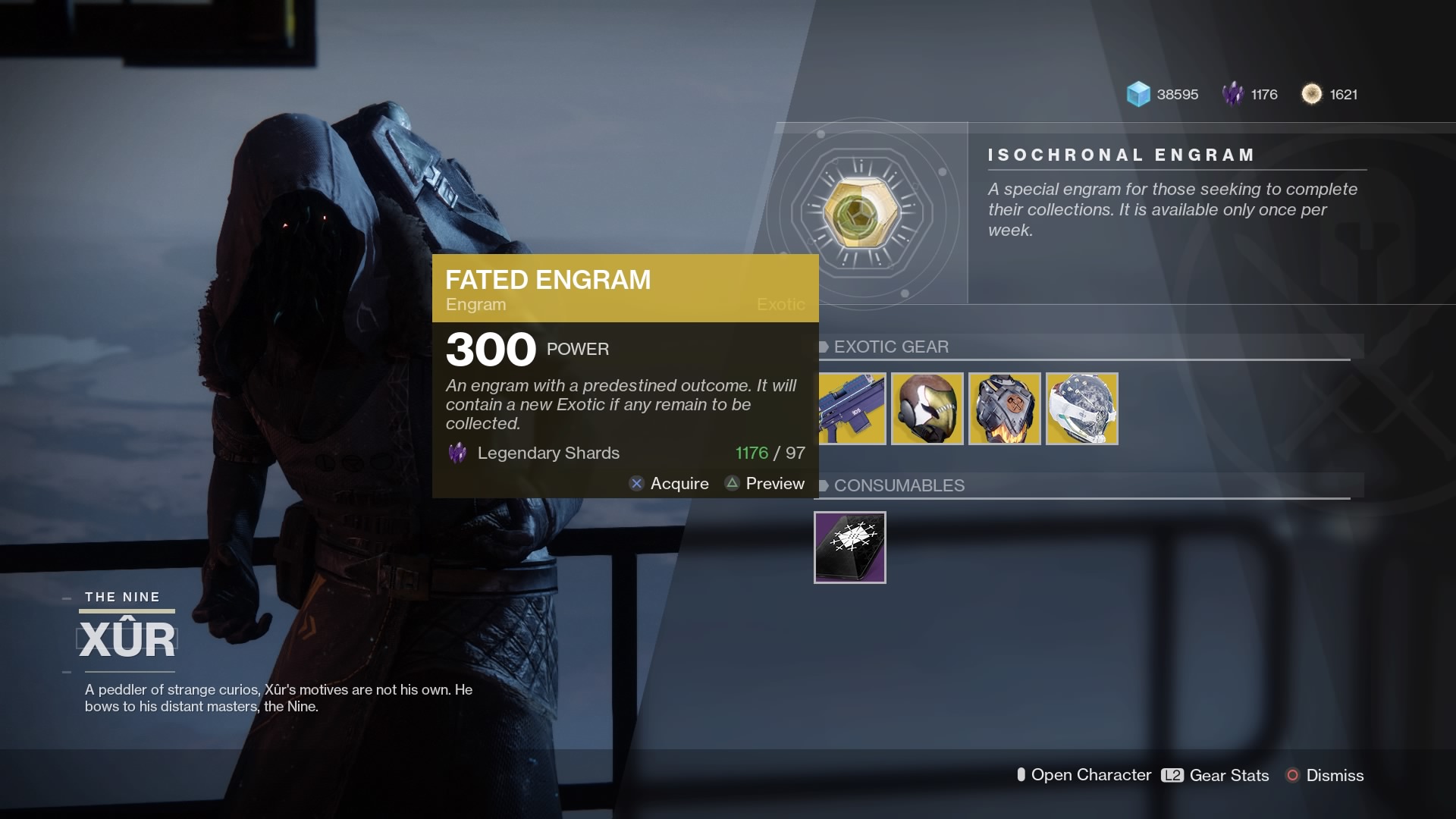Click the Exotic Gear section header
The width and height of the screenshot is (1456, 819).
click(891, 347)
